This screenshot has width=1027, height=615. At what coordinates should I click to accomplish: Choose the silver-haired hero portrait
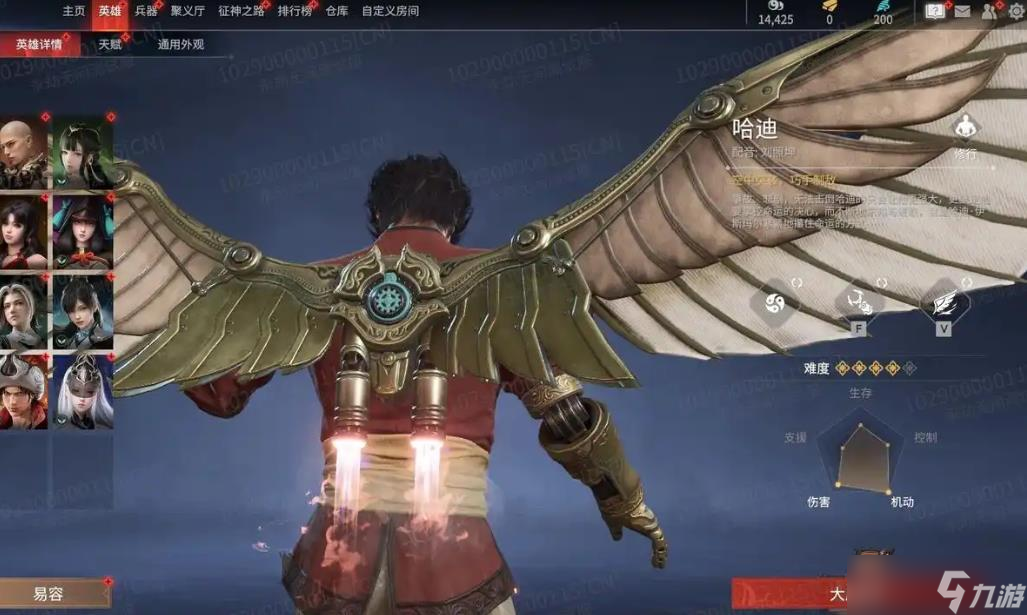22,309
